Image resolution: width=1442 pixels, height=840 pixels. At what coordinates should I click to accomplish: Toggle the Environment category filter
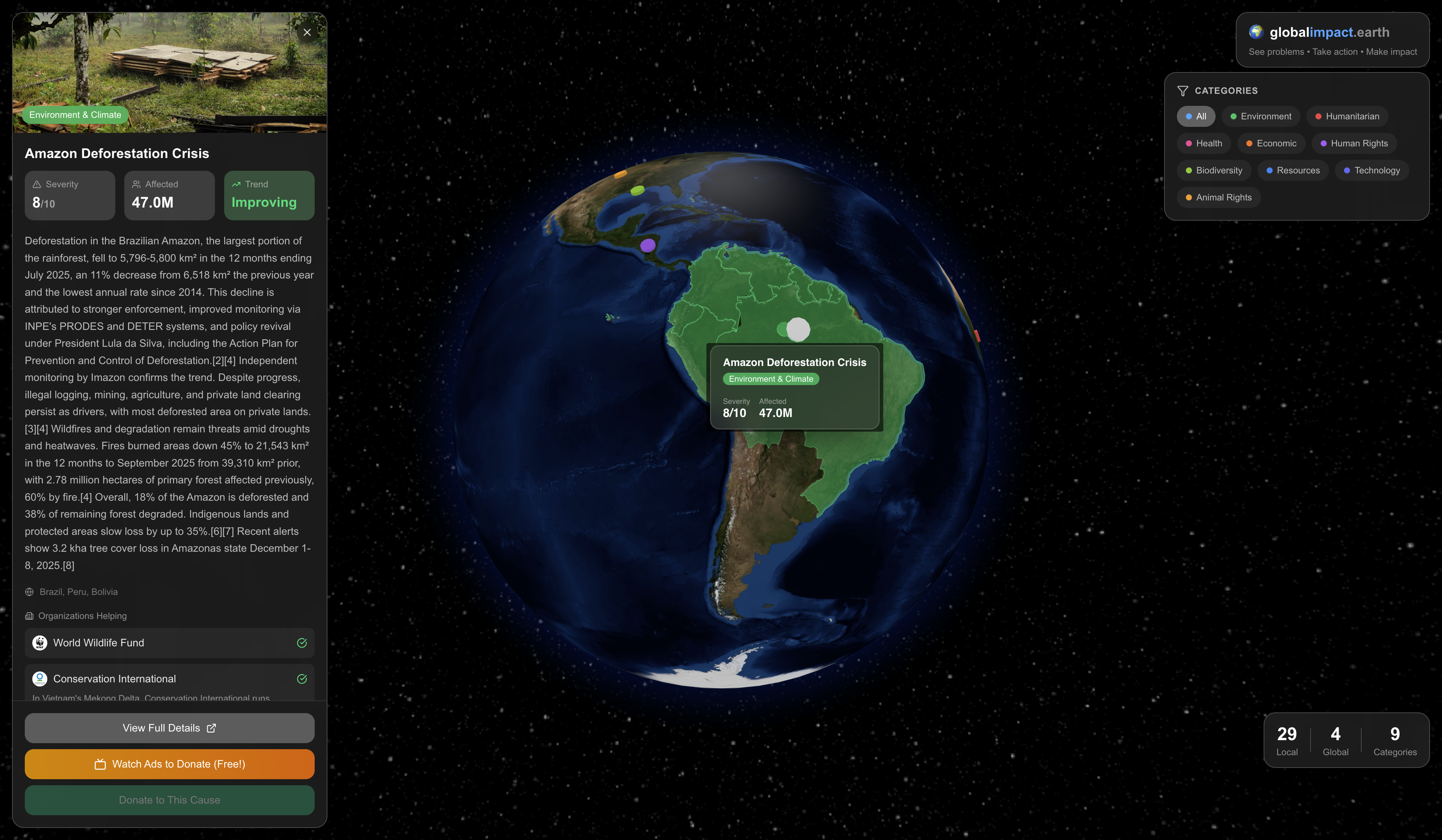click(x=1261, y=116)
